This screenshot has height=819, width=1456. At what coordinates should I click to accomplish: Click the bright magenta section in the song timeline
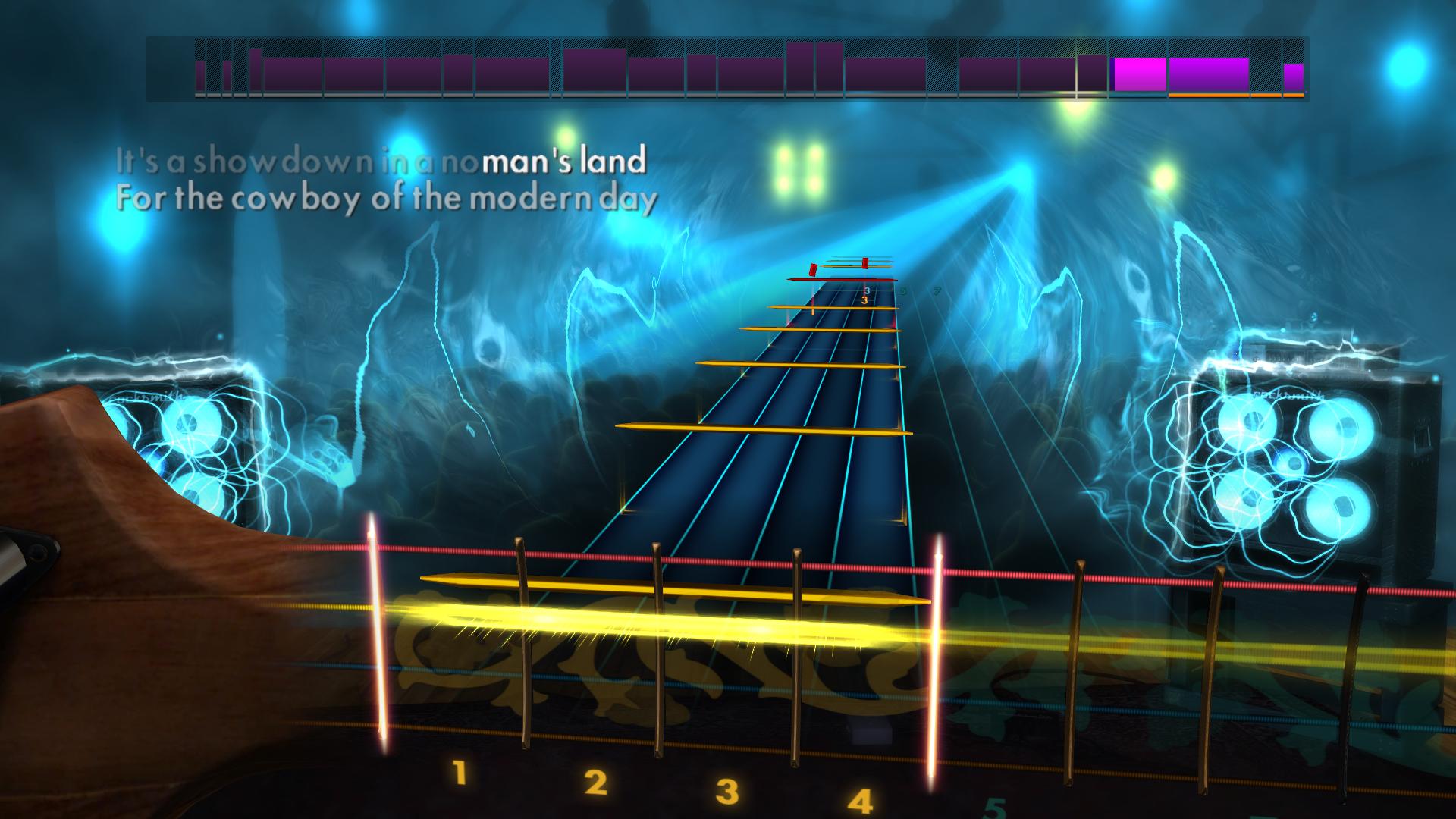click(x=1137, y=74)
